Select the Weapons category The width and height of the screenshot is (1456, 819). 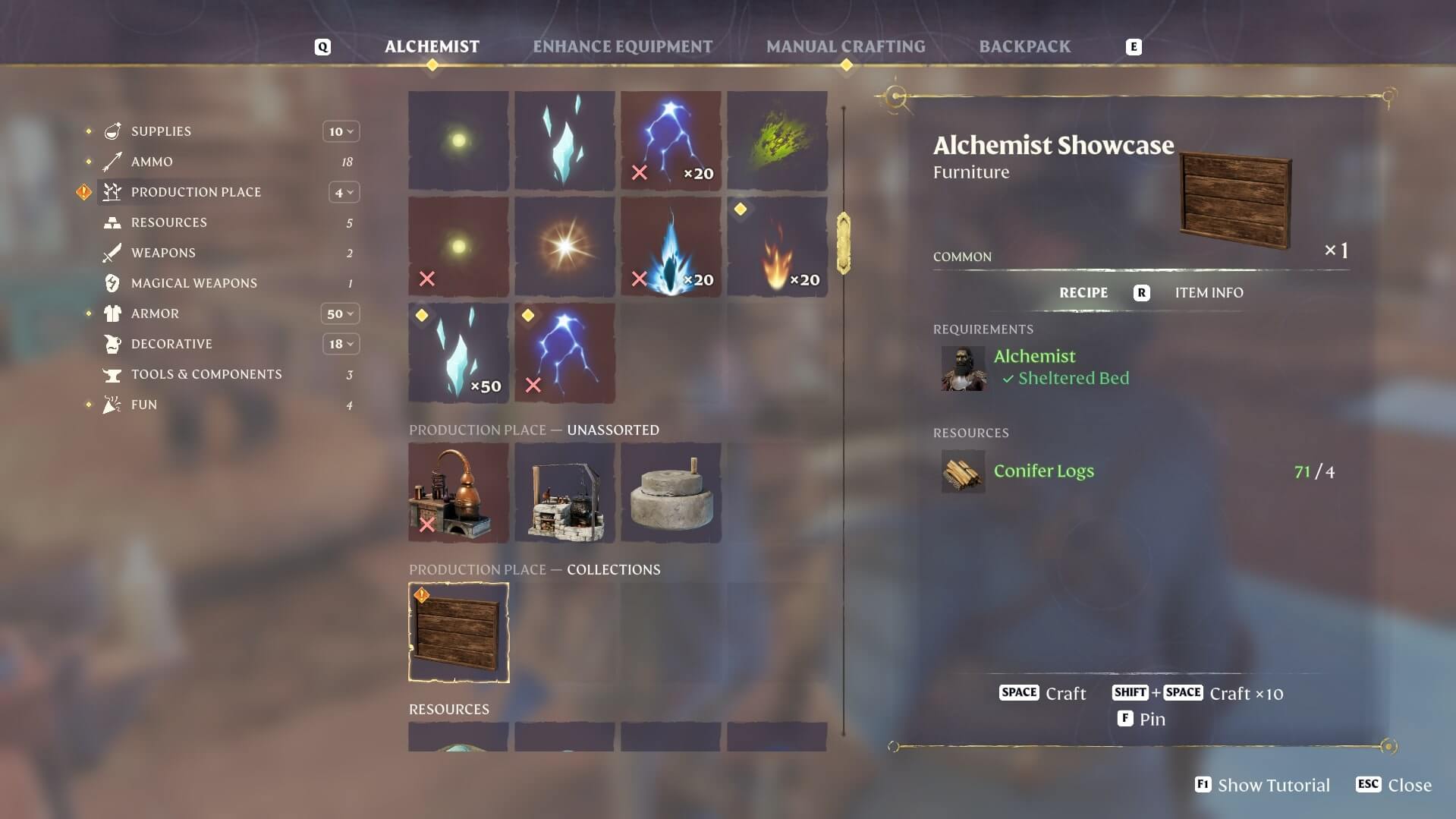point(163,253)
